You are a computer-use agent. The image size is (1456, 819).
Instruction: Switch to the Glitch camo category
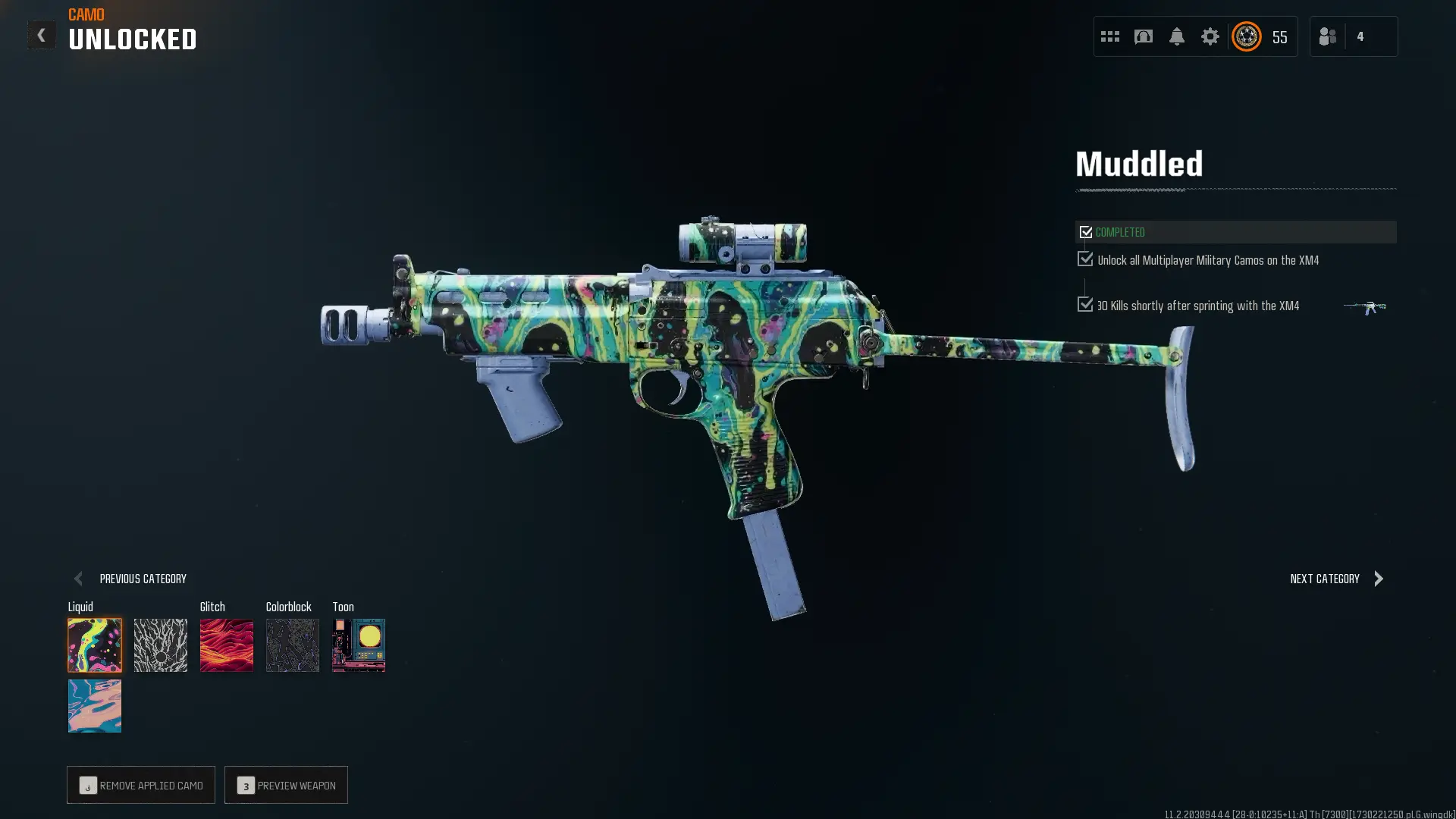coord(226,645)
